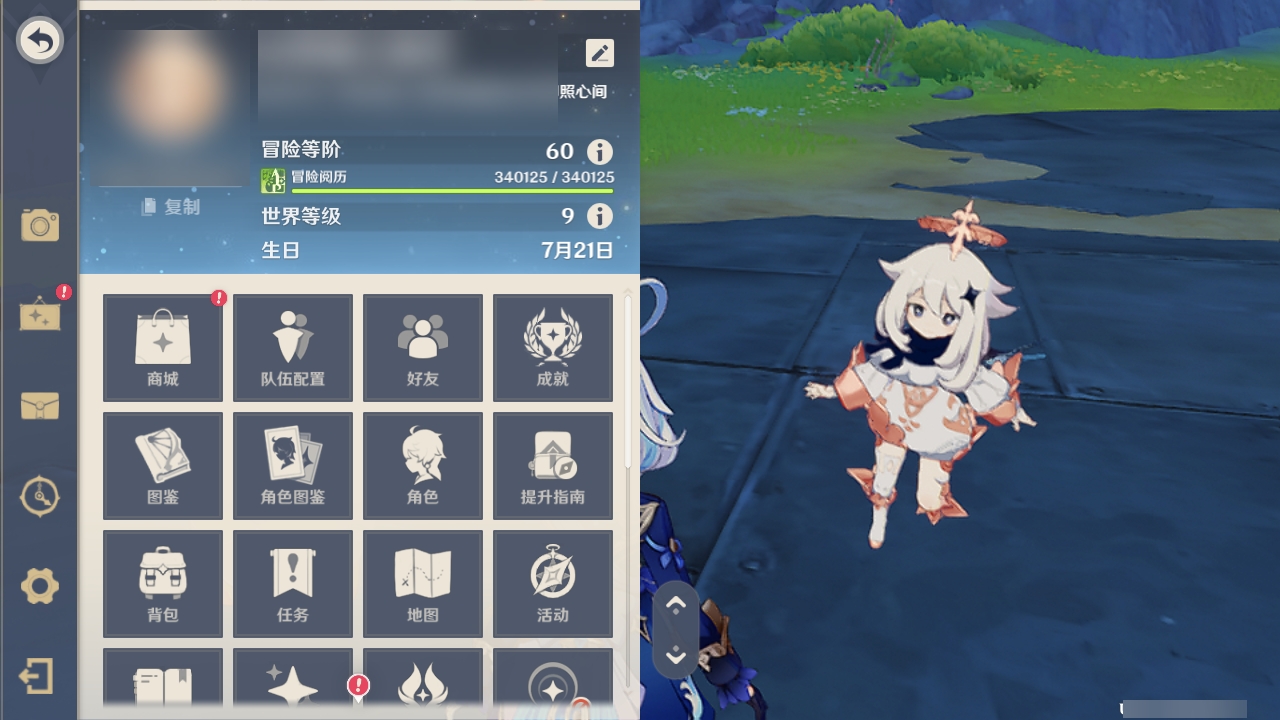Open the 图鉴 archive
Viewport: 1280px width, 720px height.
[x=162, y=465]
